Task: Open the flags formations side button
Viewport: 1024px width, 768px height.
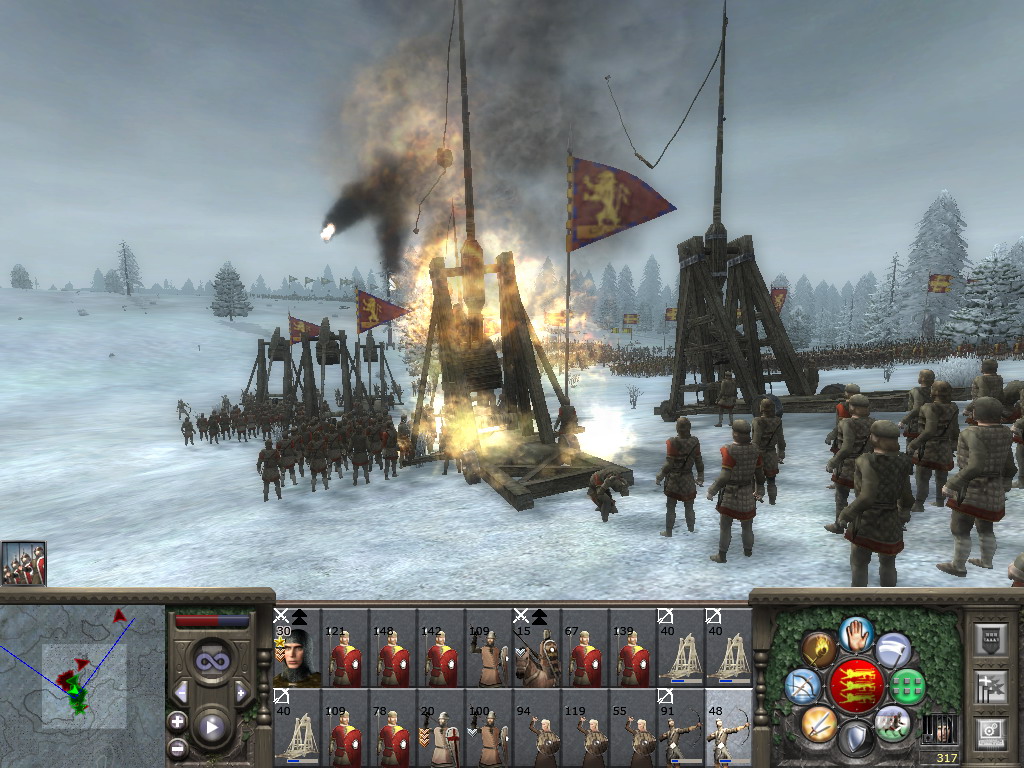Action: (x=991, y=687)
